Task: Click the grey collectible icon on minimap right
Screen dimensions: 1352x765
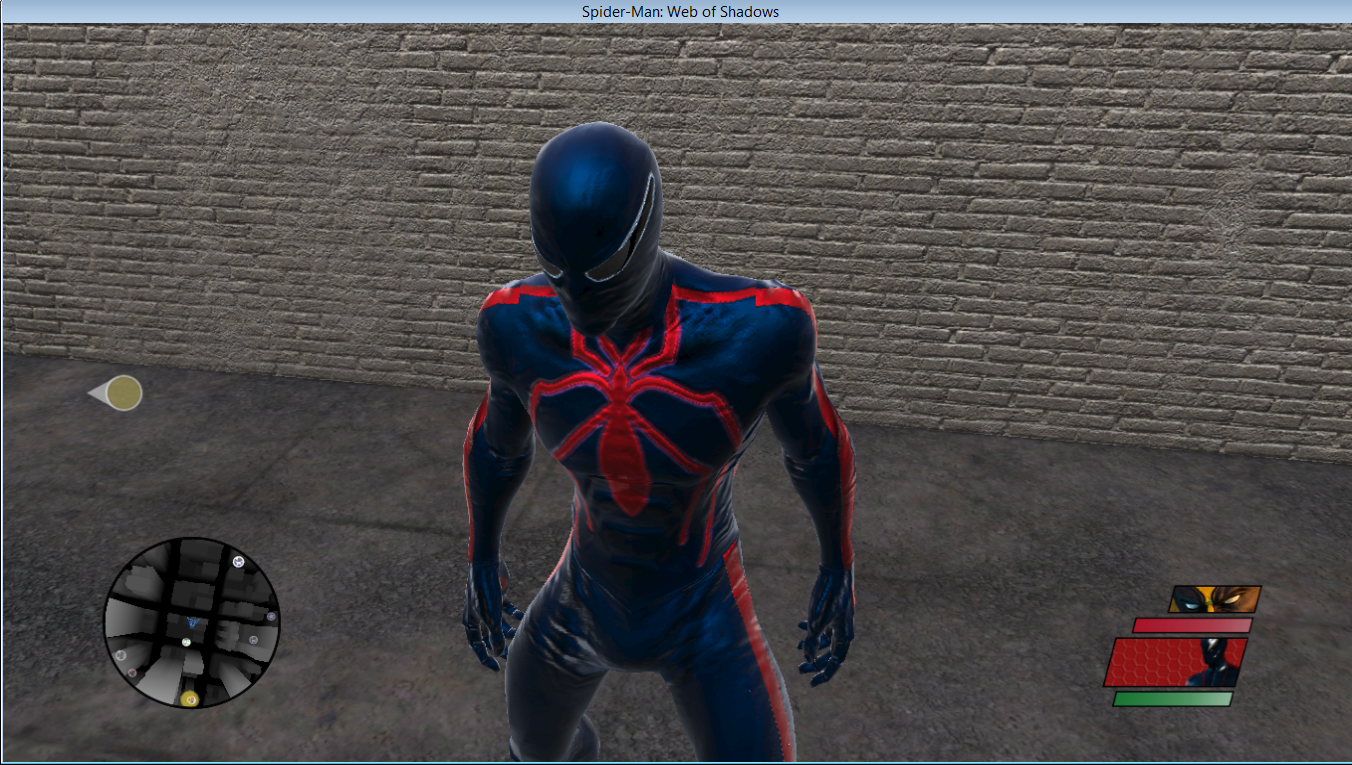Action: (253, 640)
